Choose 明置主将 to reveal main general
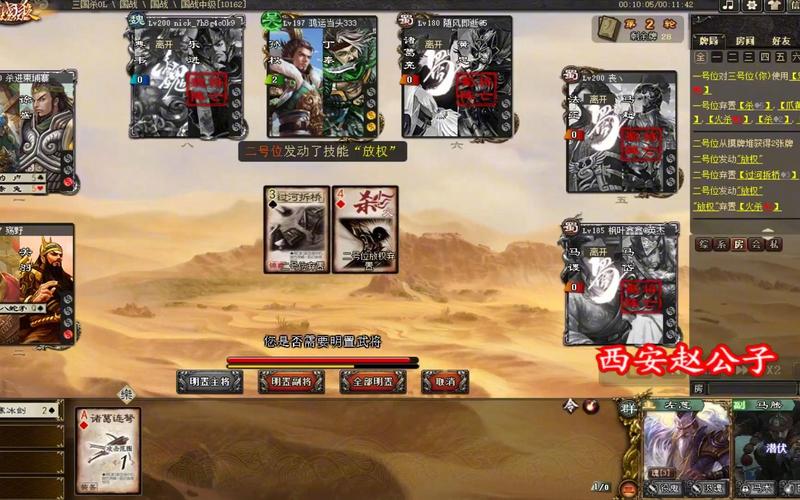Viewport: 800px width, 500px height. pos(209,382)
